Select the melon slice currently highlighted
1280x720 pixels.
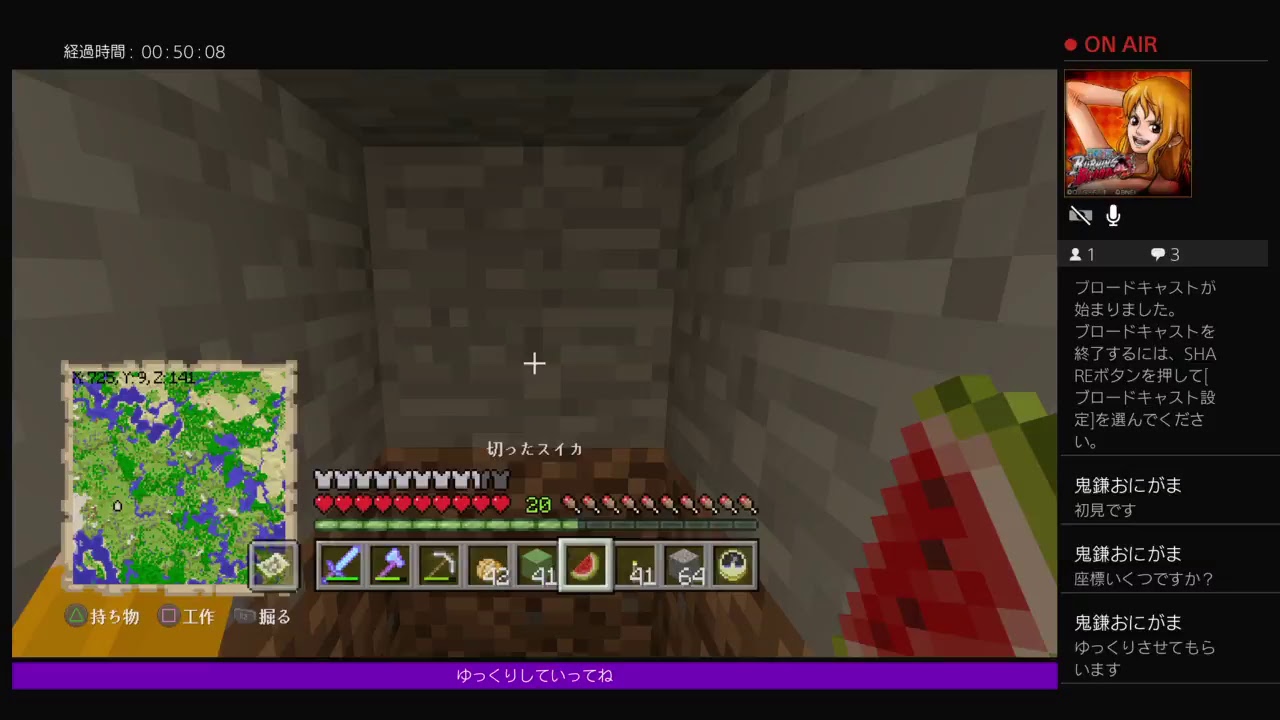pyautogui.click(x=586, y=565)
